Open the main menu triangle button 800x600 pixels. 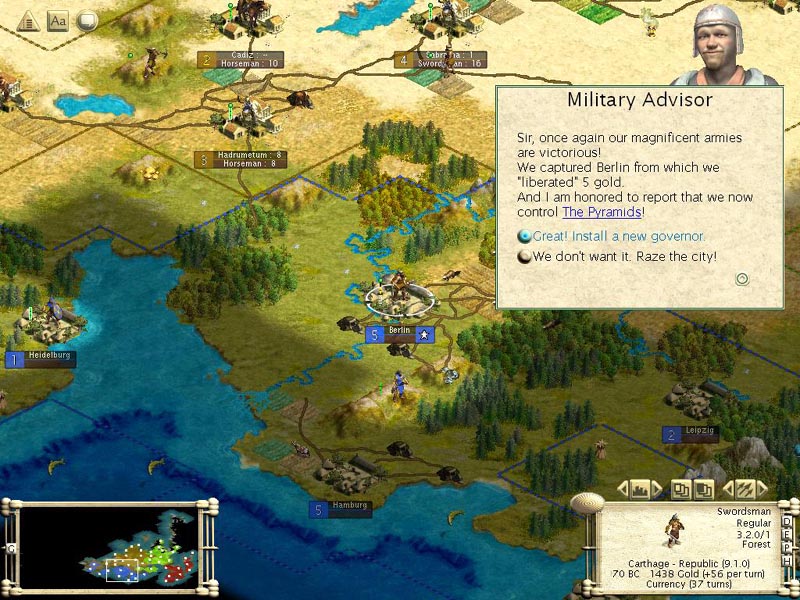pyautogui.click(x=27, y=19)
